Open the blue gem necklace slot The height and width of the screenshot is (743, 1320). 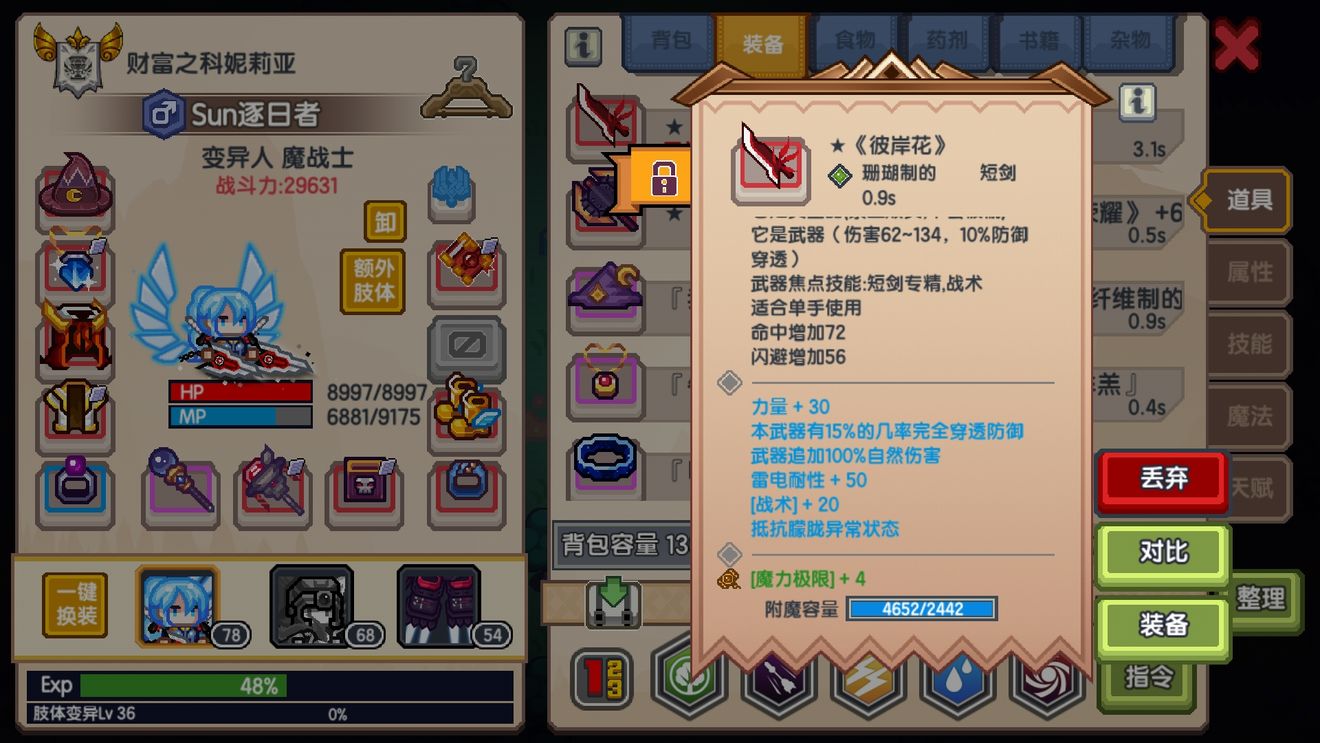75,270
